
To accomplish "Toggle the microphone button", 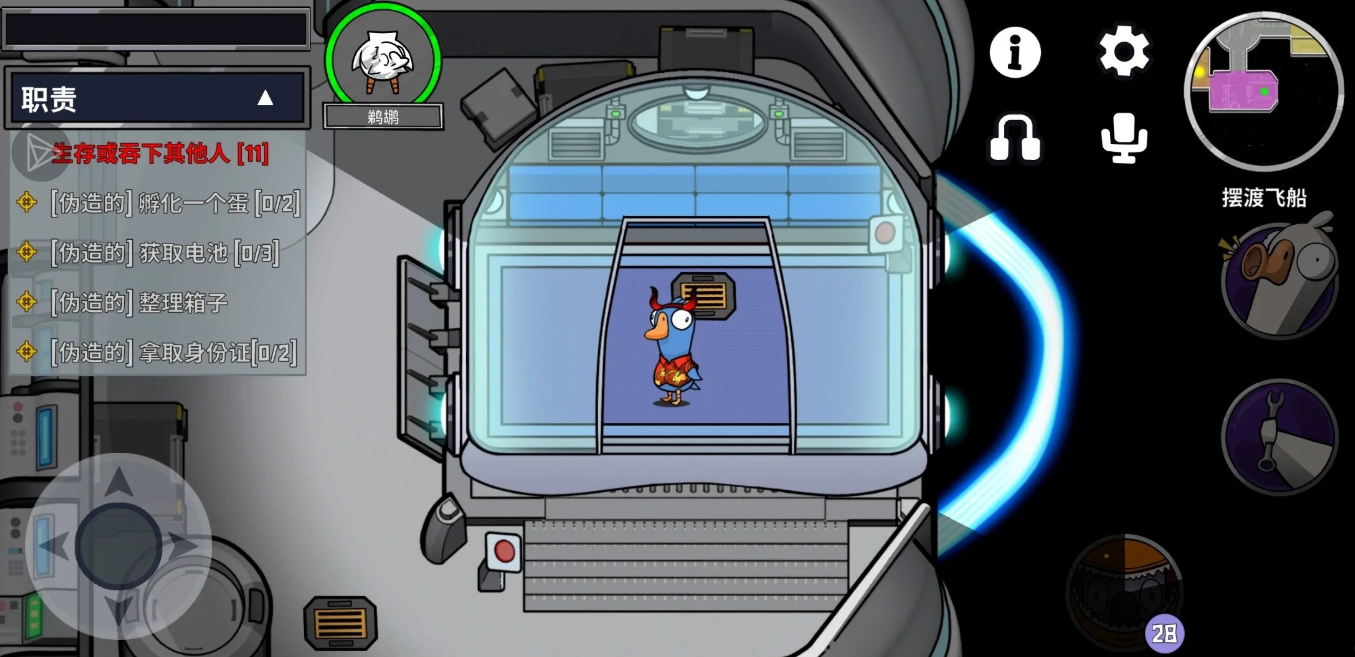I will (1124, 137).
